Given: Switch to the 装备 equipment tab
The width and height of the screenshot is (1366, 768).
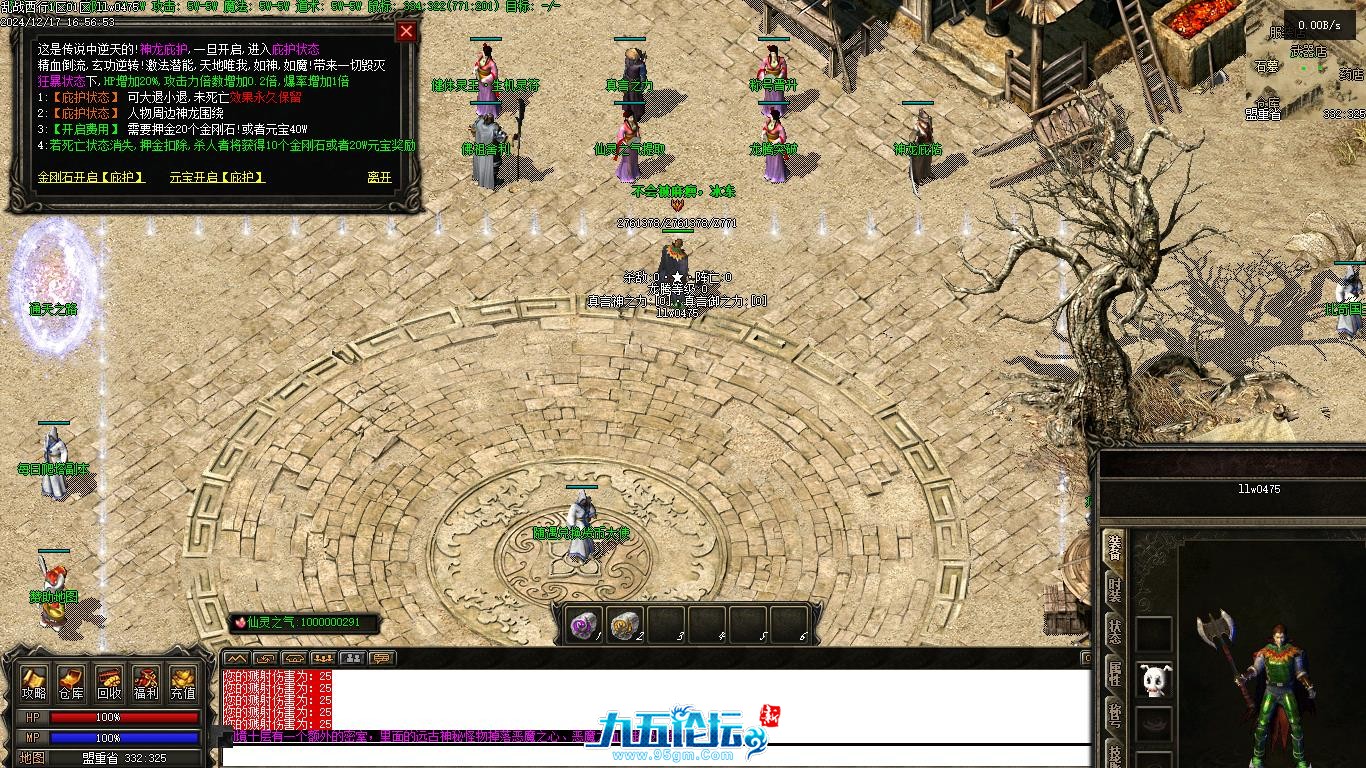Looking at the screenshot, I should (1114, 549).
